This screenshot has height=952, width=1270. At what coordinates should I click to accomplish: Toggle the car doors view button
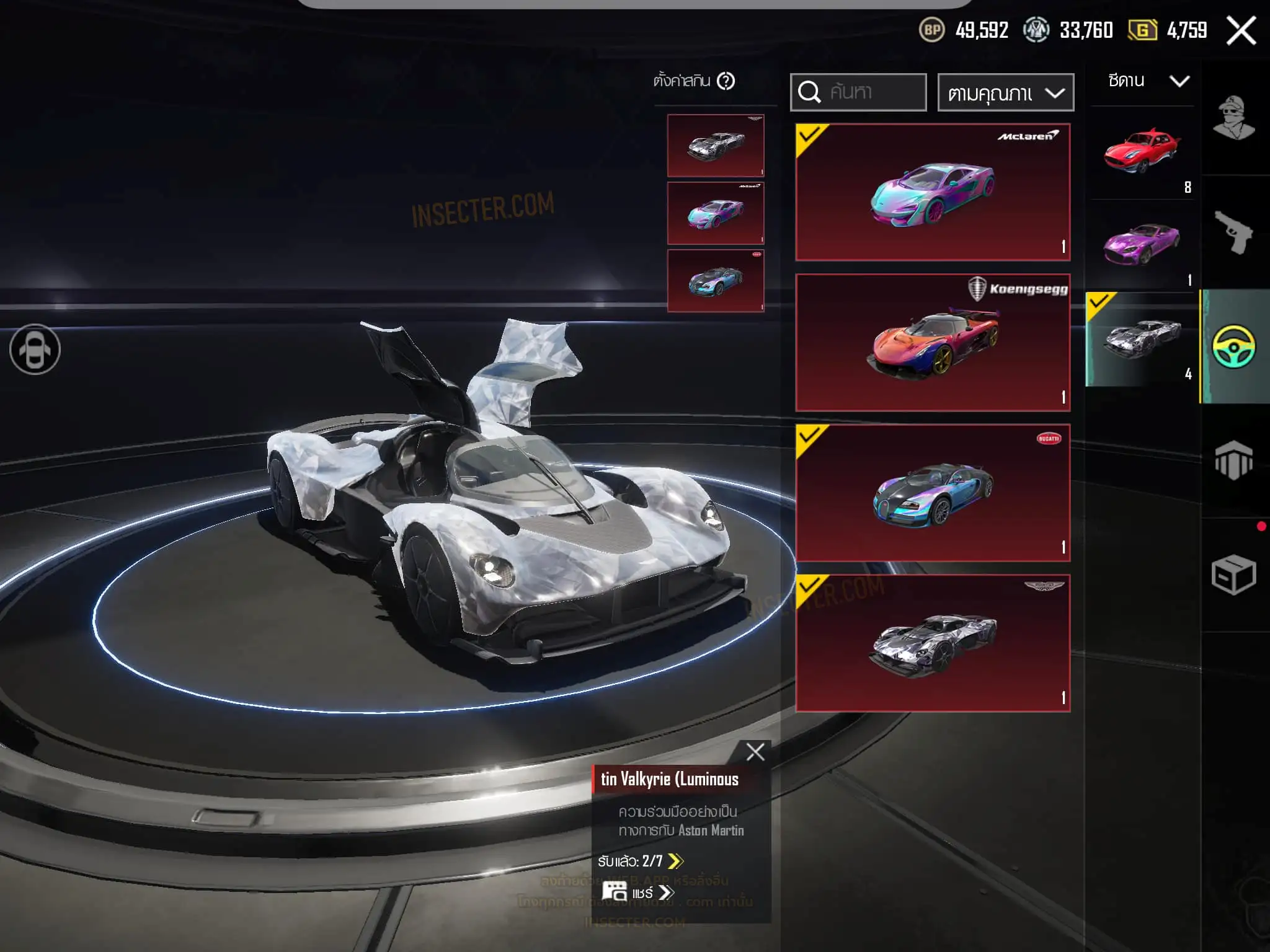(35, 350)
